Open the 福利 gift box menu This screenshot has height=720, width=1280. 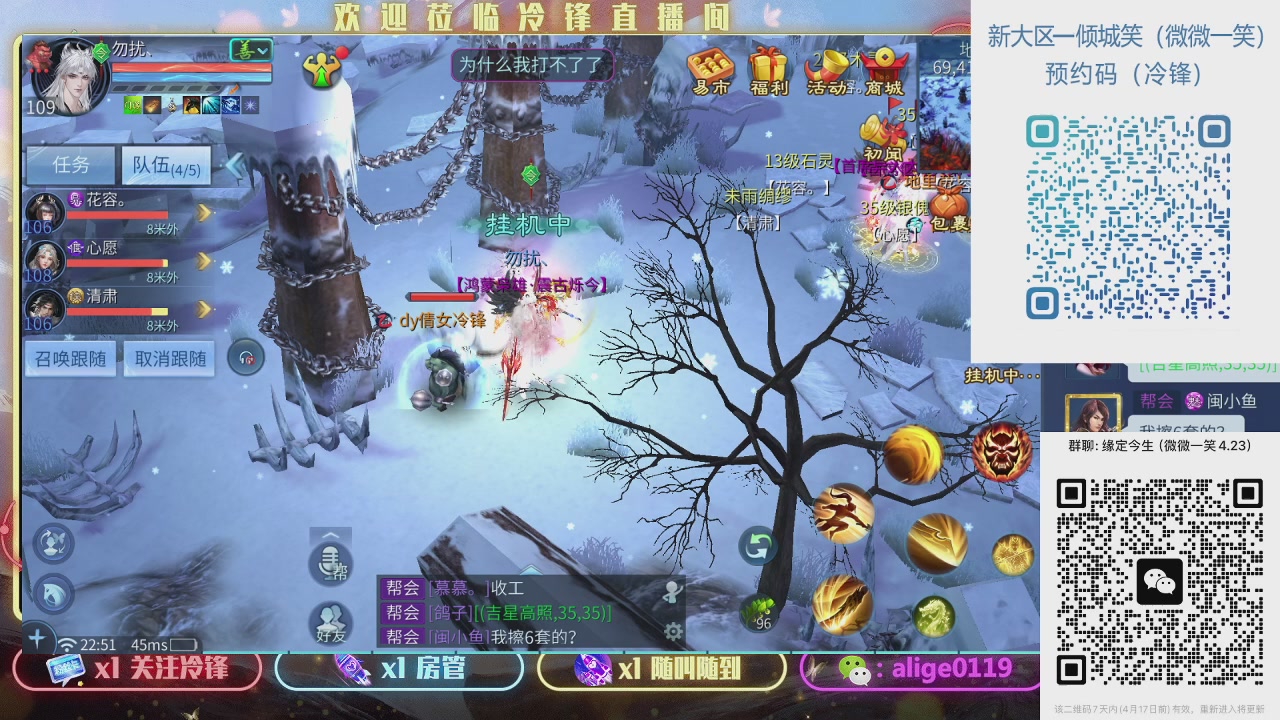tap(769, 70)
